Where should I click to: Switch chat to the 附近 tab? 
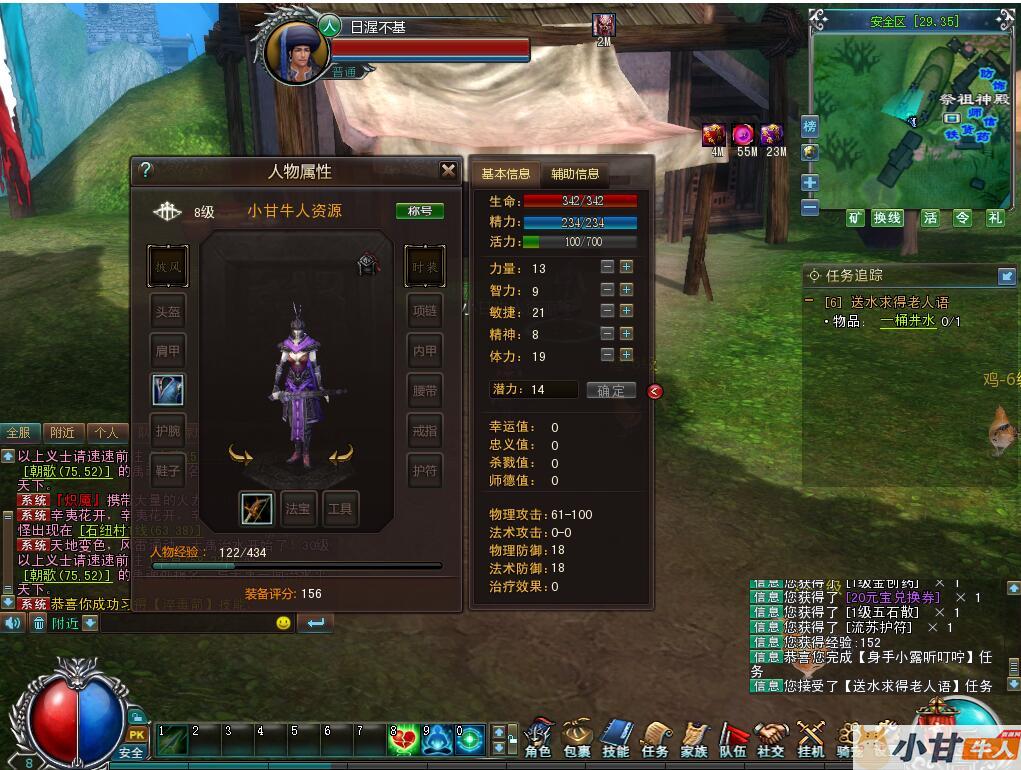[62, 433]
